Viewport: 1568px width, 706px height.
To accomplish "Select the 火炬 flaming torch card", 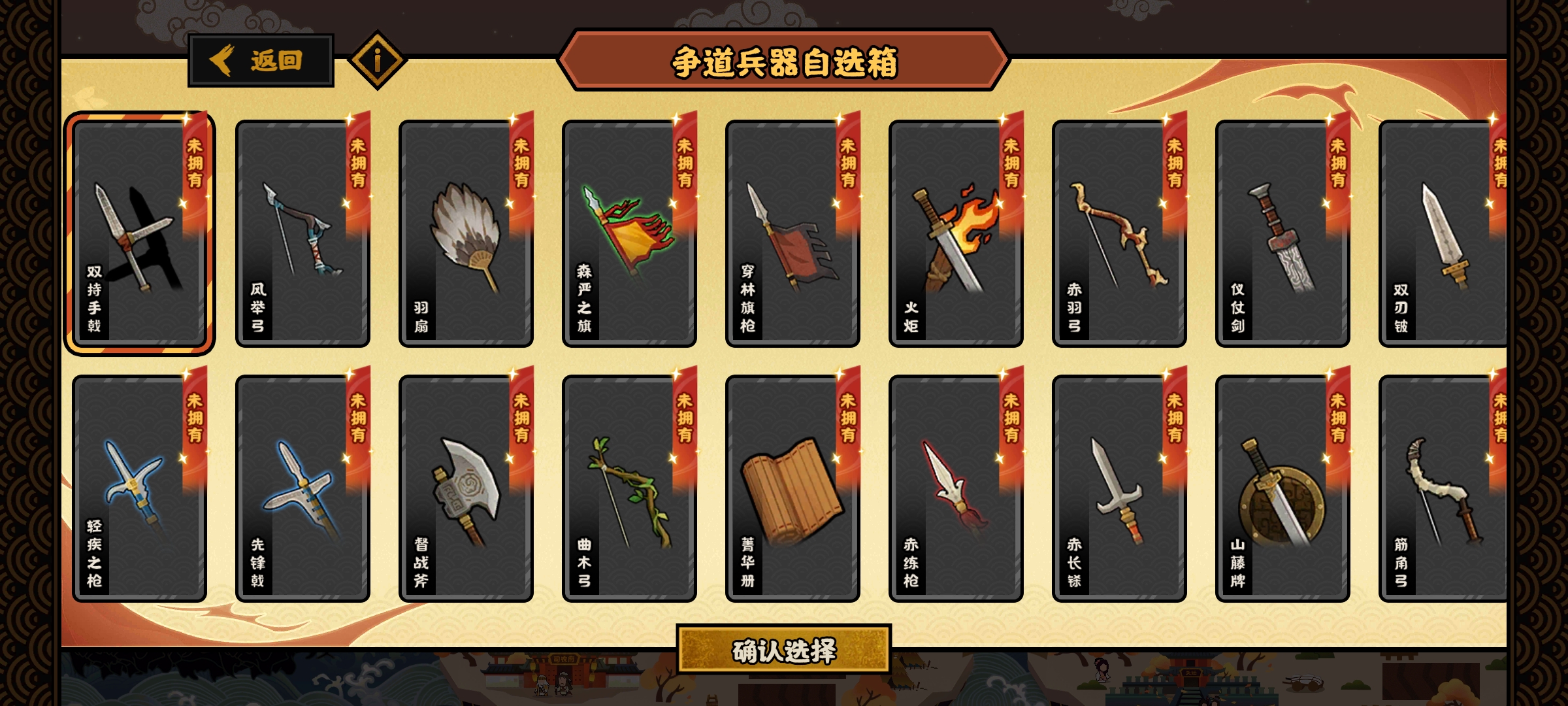I will [956, 233].
